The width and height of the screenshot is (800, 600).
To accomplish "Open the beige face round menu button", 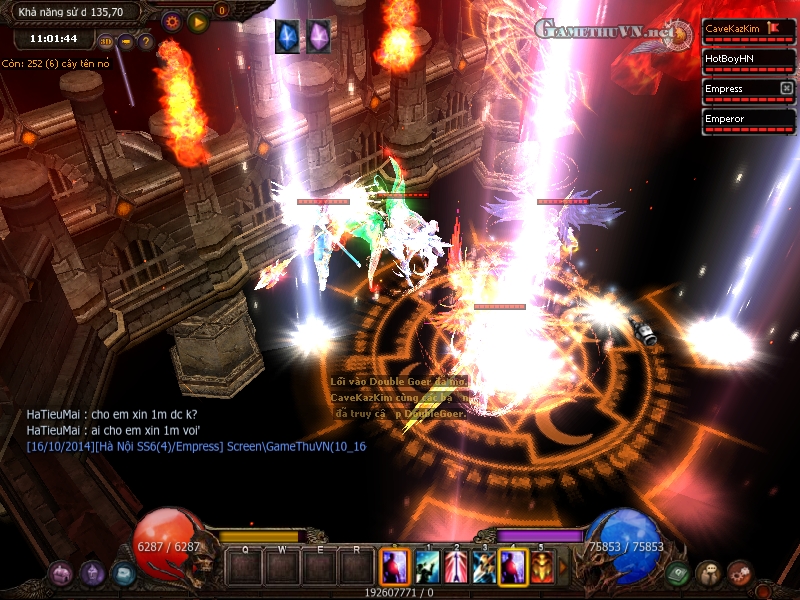I will (708, 572).
